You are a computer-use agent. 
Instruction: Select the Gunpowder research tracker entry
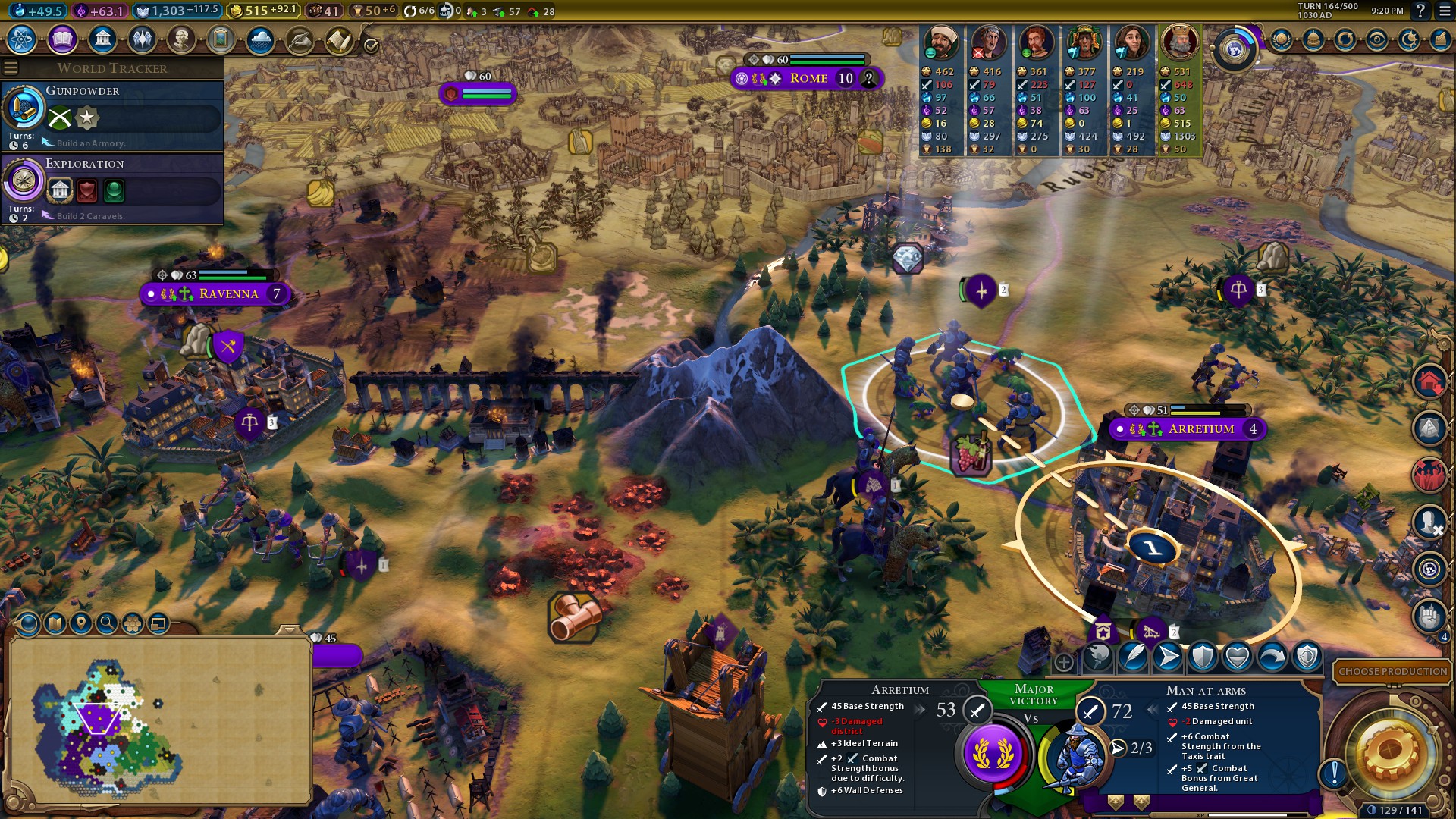pyautogui.click(x=112, y=116)
